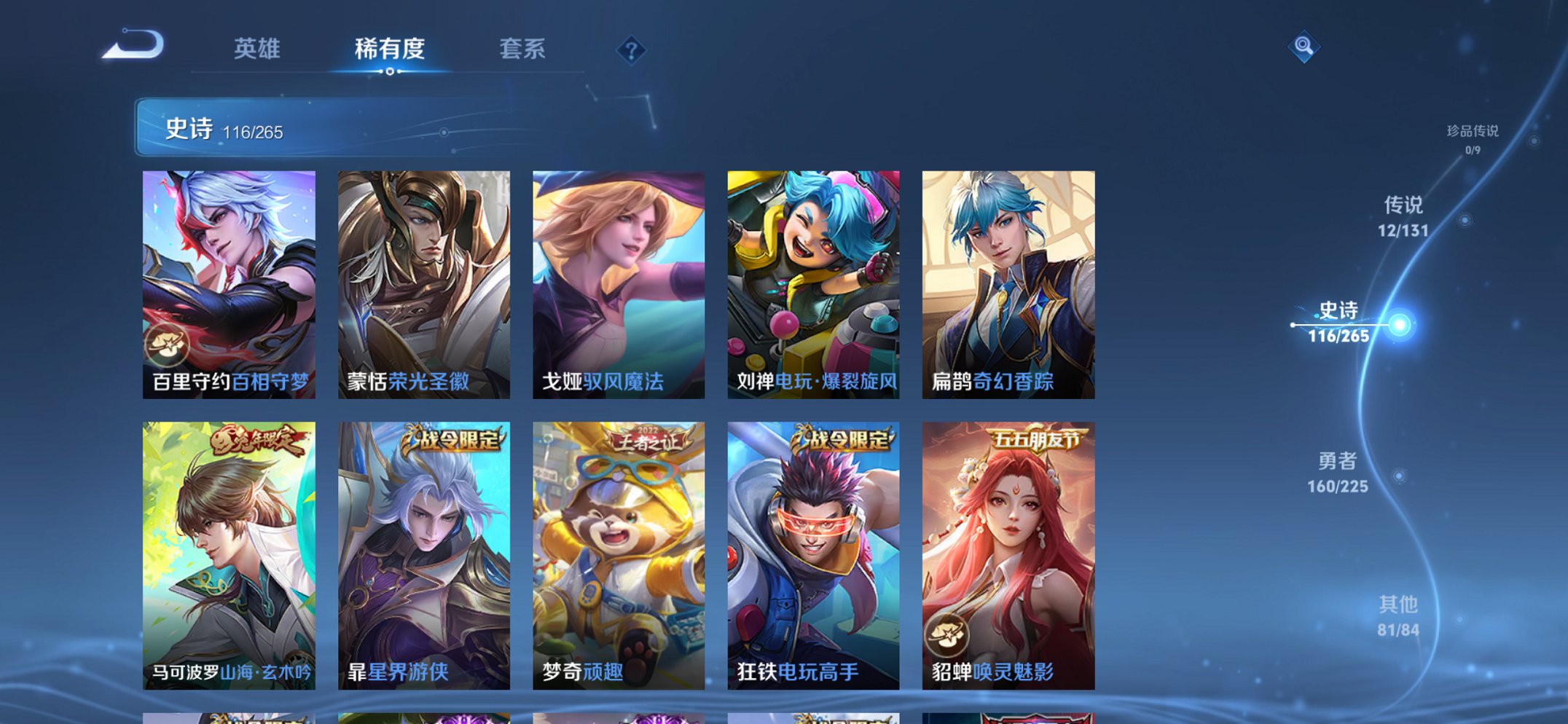Open the question mark help icon
Viewport: 1568px width, 724px height.
tap(632, 50)
